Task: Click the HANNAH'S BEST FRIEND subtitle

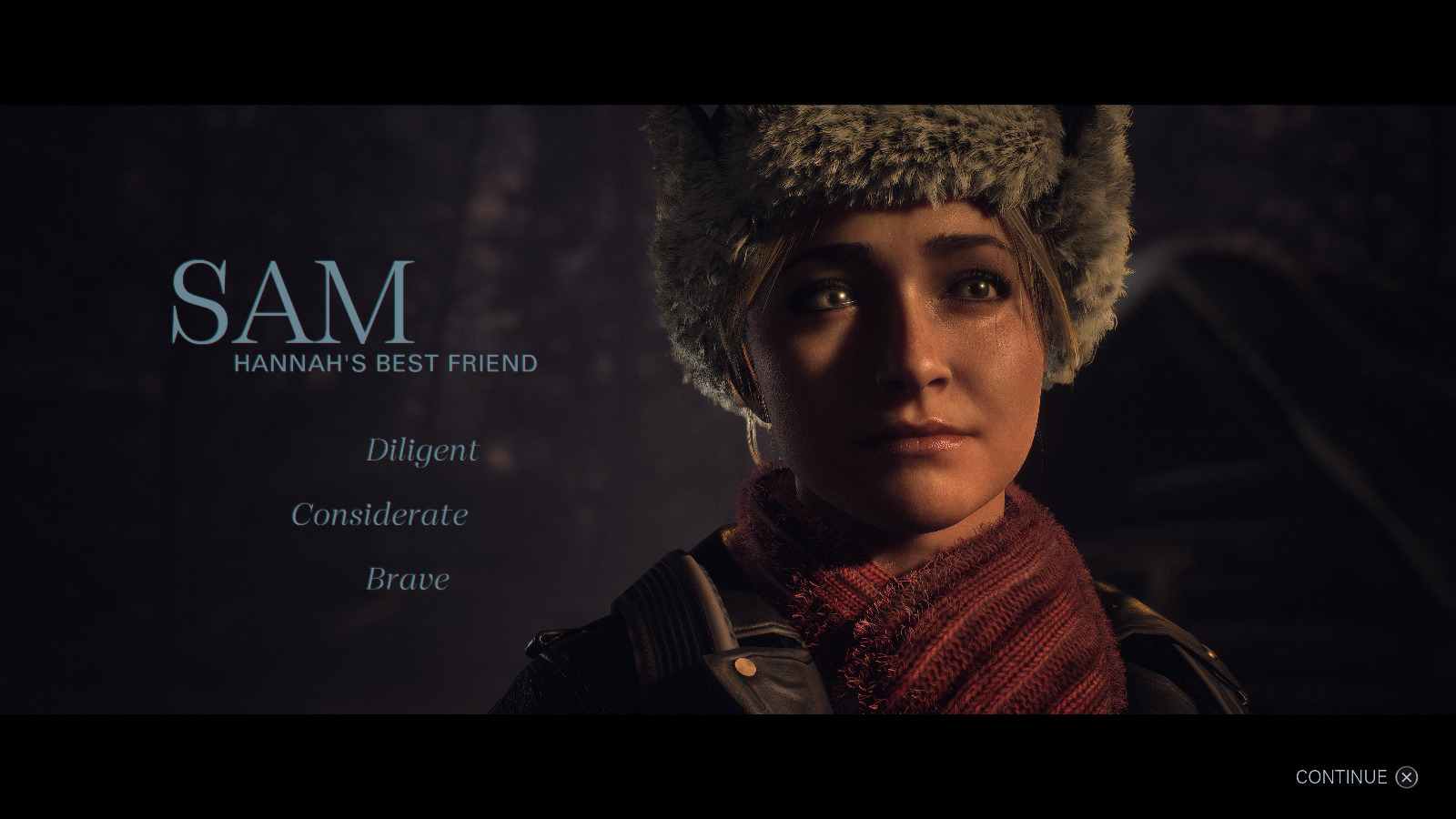Action: (384, 362)
